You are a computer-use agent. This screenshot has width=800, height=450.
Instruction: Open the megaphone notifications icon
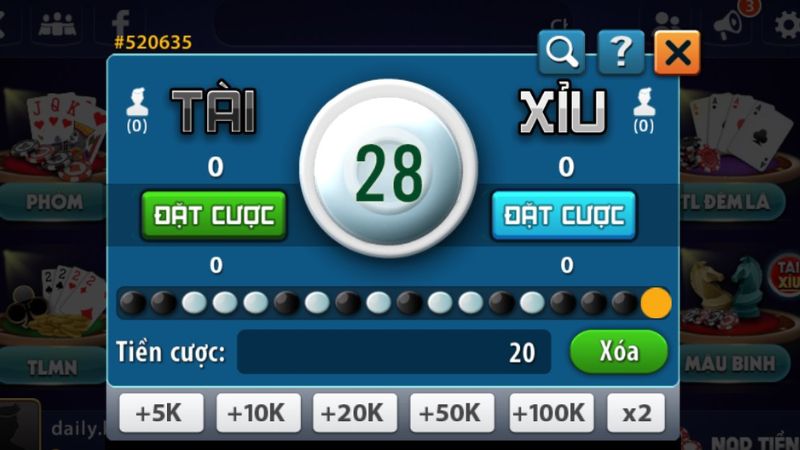(x=731, y=23)
